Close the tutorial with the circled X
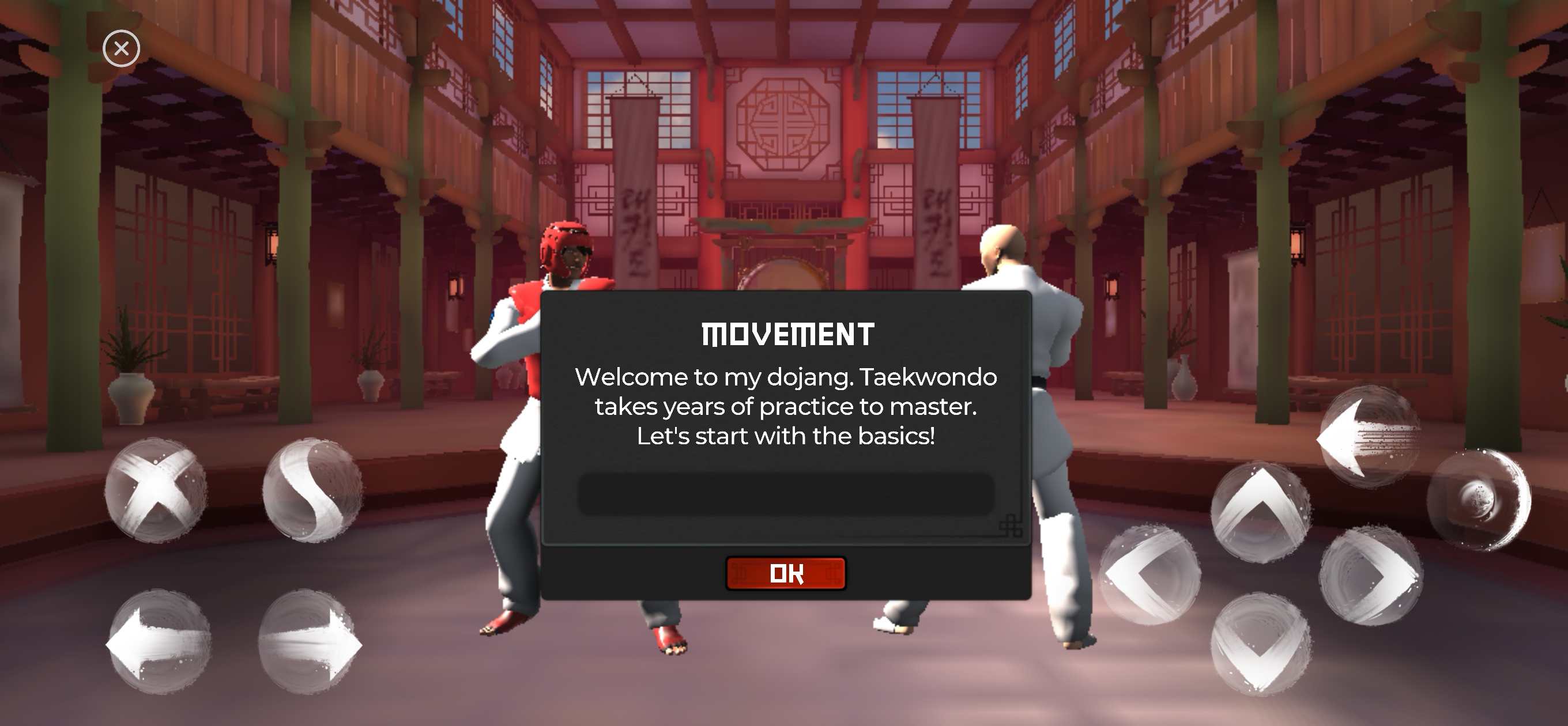 pos(121,48)
